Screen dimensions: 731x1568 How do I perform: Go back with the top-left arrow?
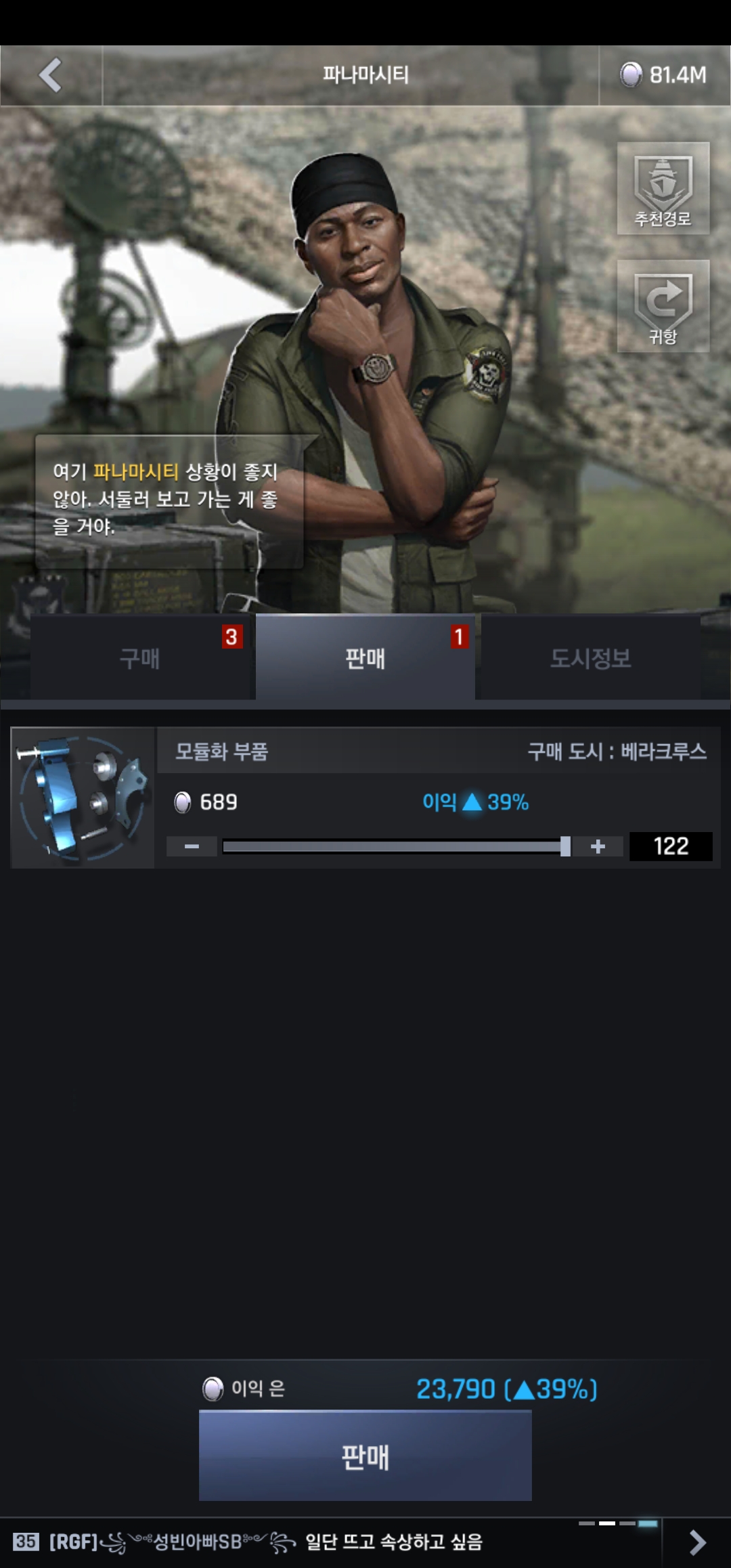[x=51, y=75]
